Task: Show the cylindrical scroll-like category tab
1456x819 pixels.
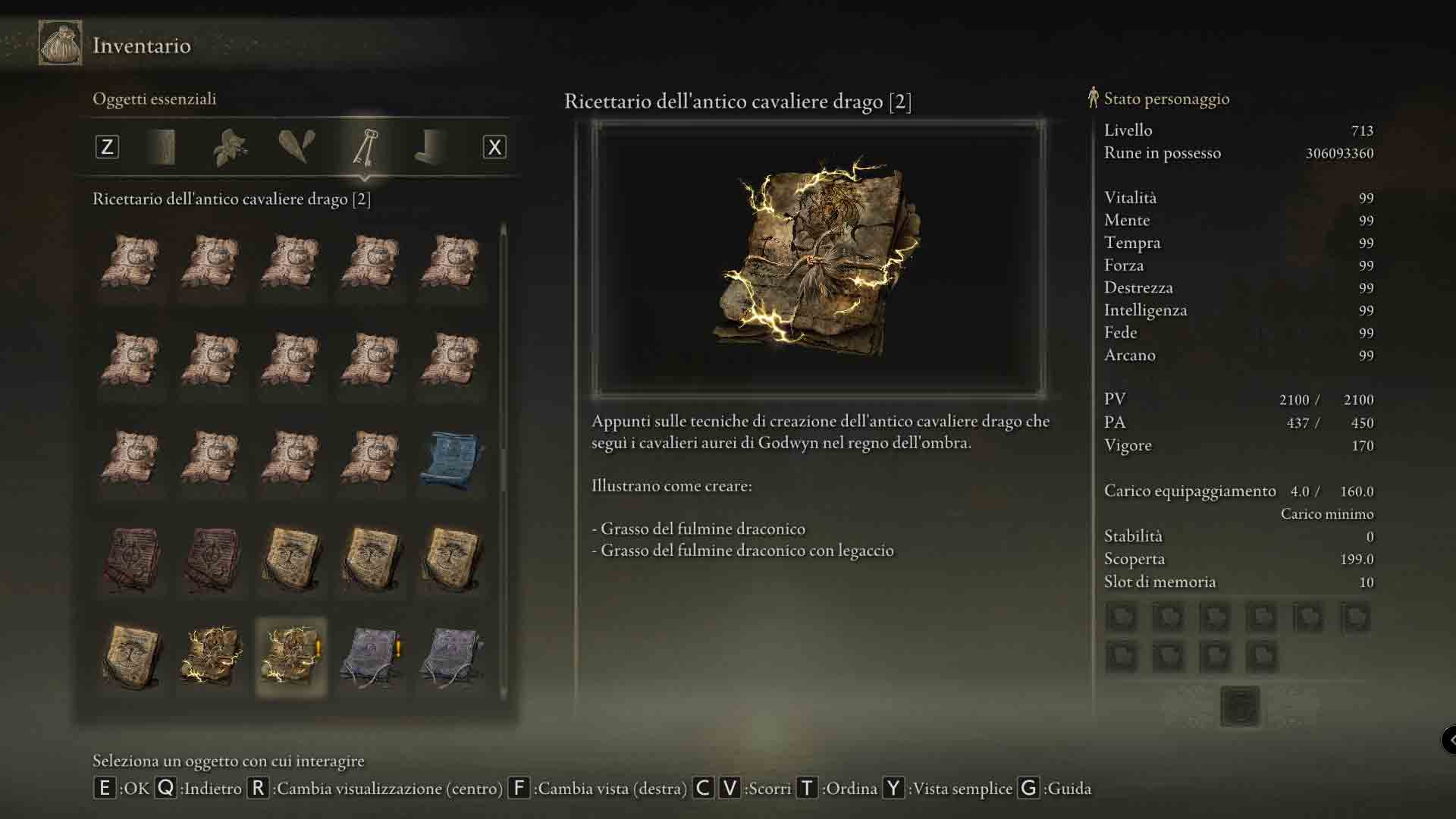Action: pos(163,147)
